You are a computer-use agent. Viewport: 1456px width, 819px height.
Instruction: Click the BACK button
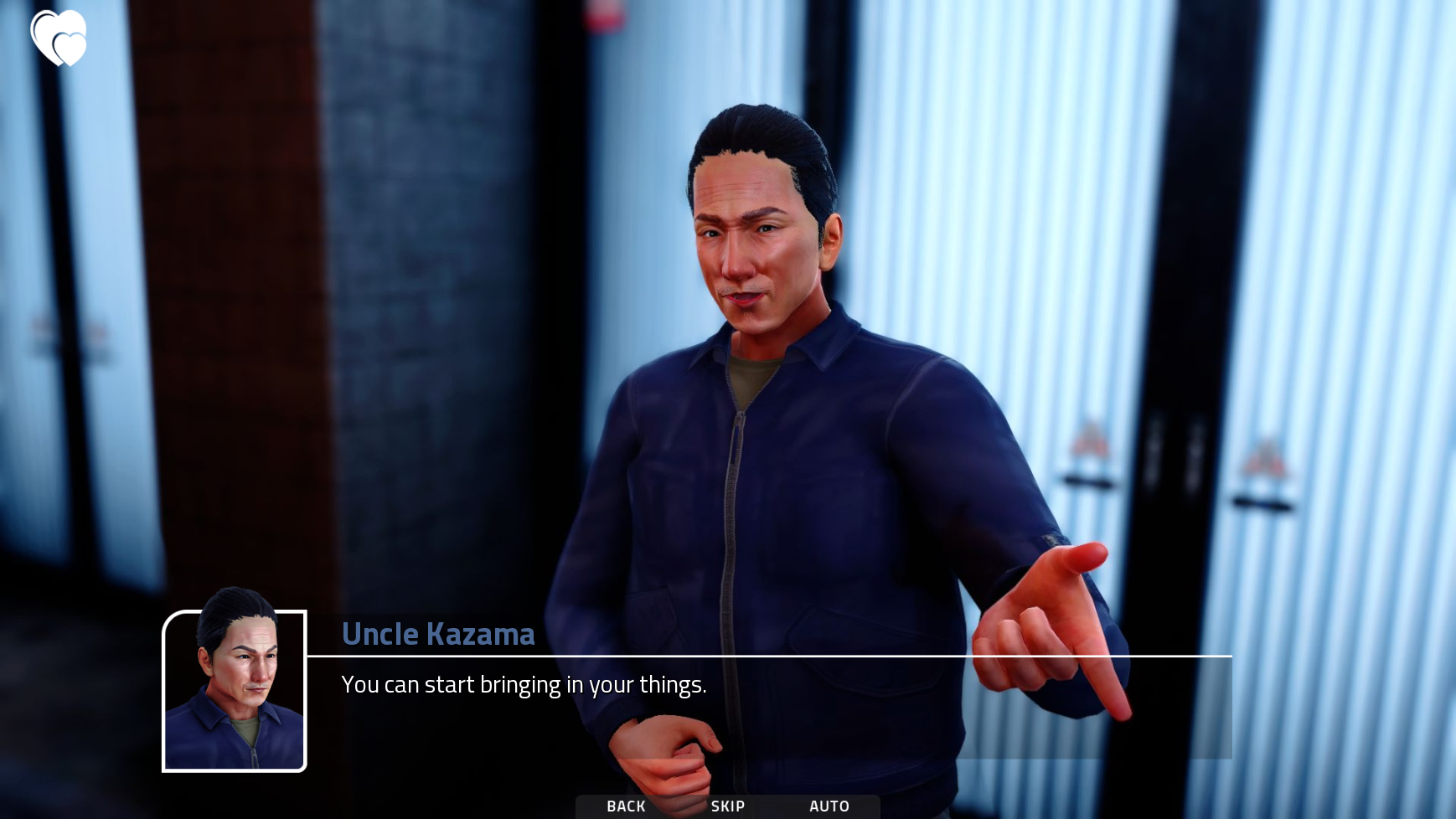point(626,806)
